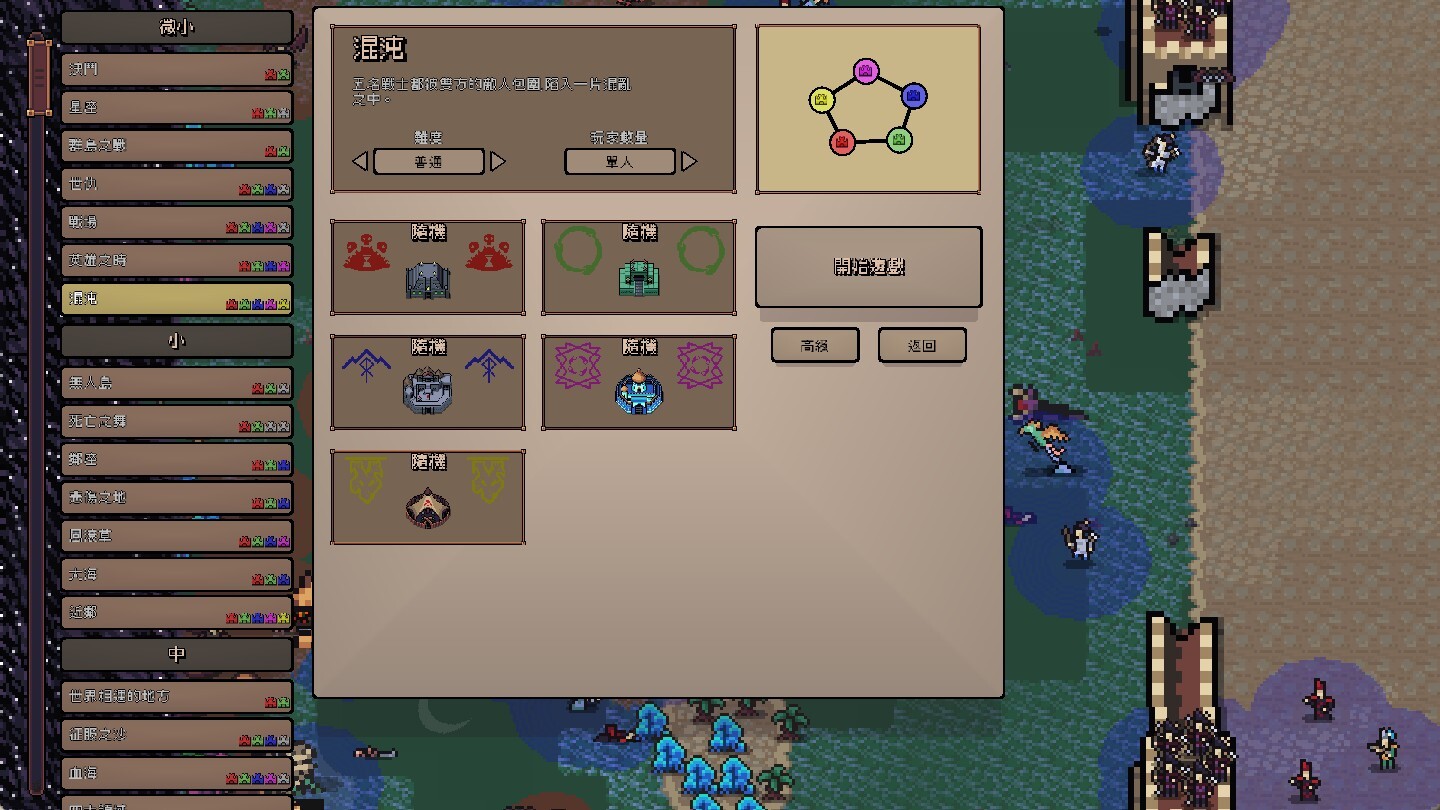Pick the purple faction player slot
This screenshot has width=1440, height=810.
click(639, 383)
